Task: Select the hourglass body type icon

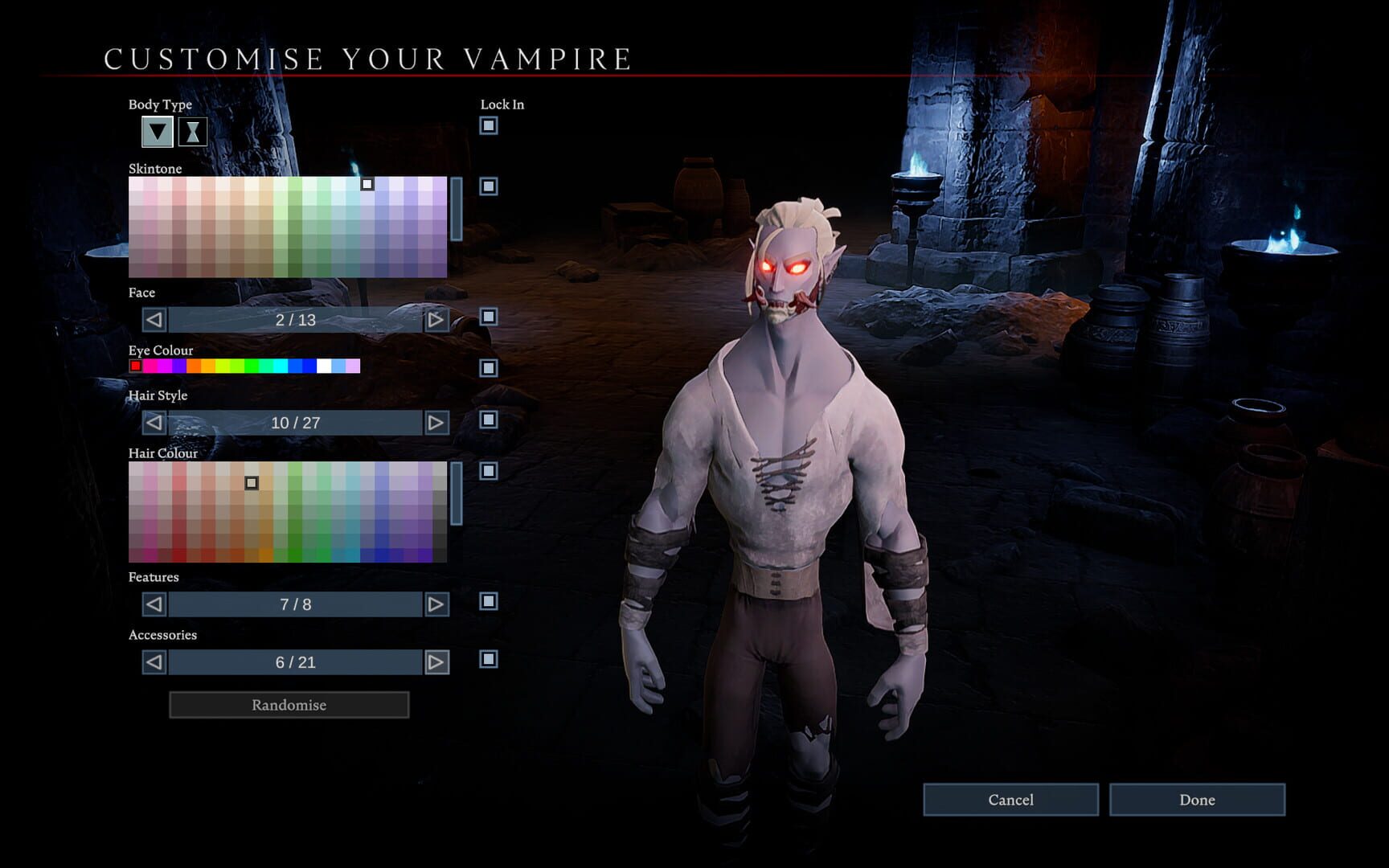Action: [x=192, y=131]
